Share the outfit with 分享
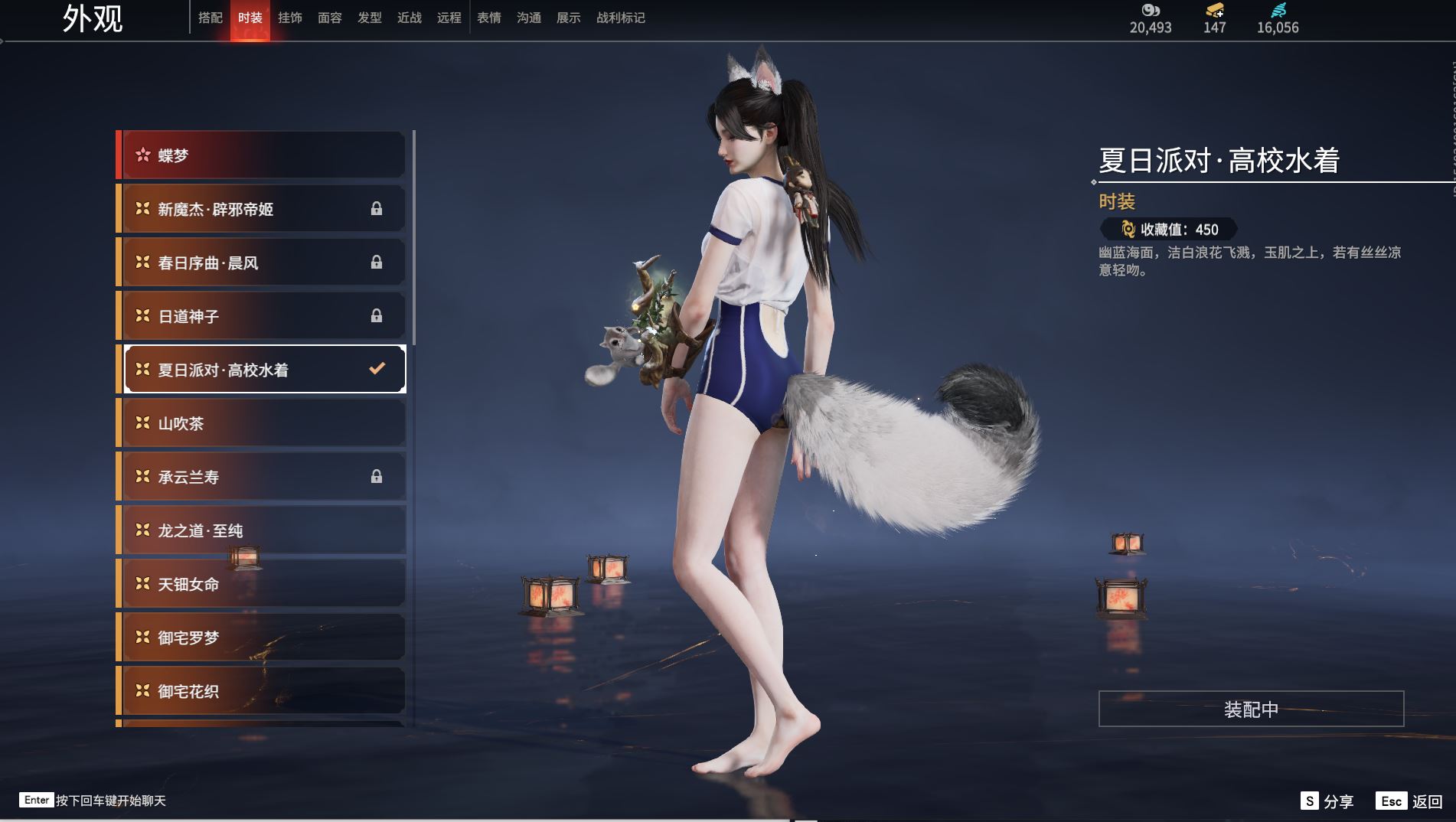Image resolution: width=1456 pixels, height=822 pixels. coord(1327,801)
